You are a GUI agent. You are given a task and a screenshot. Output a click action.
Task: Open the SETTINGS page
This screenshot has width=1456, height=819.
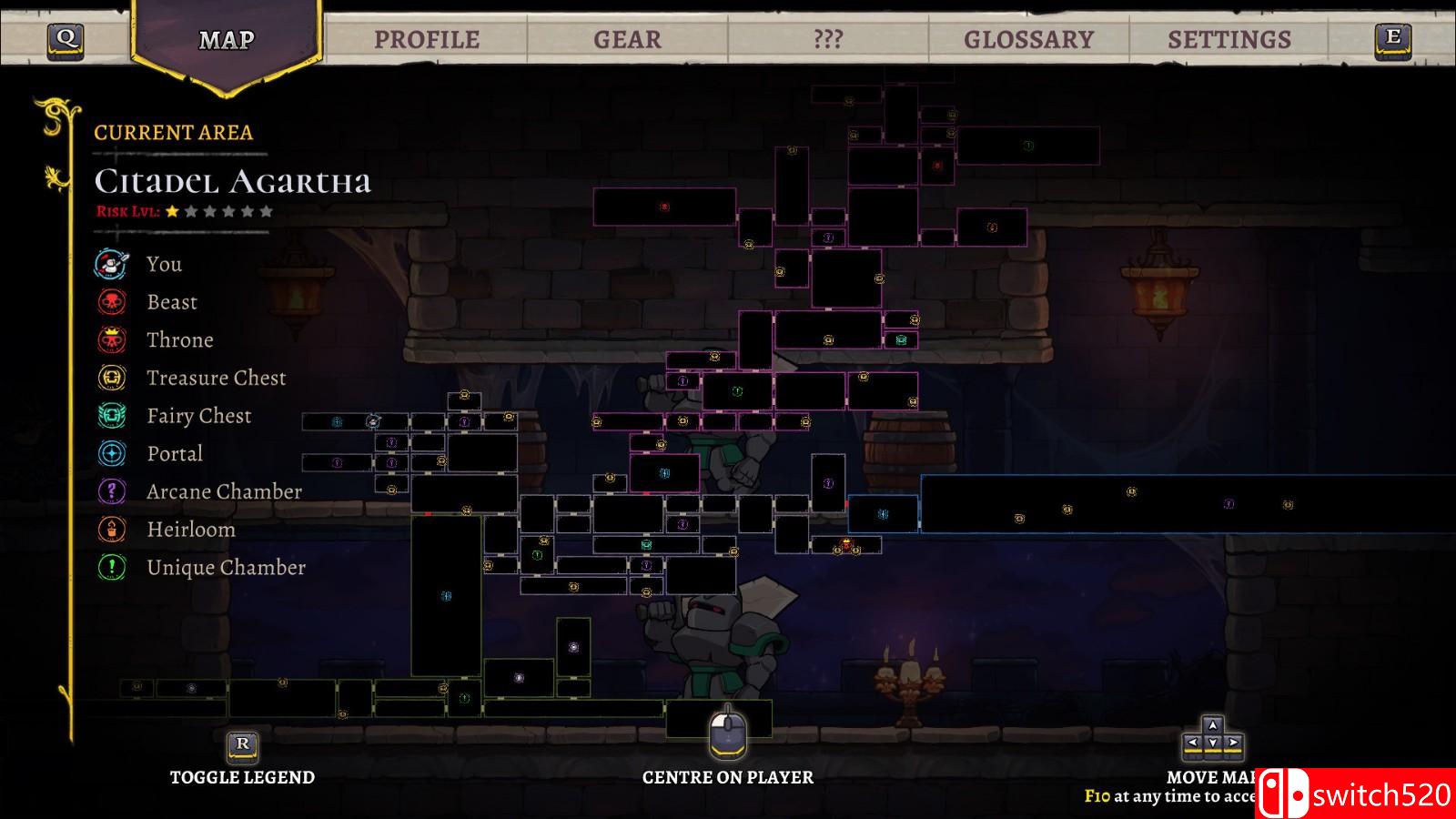click(1228, 39)
